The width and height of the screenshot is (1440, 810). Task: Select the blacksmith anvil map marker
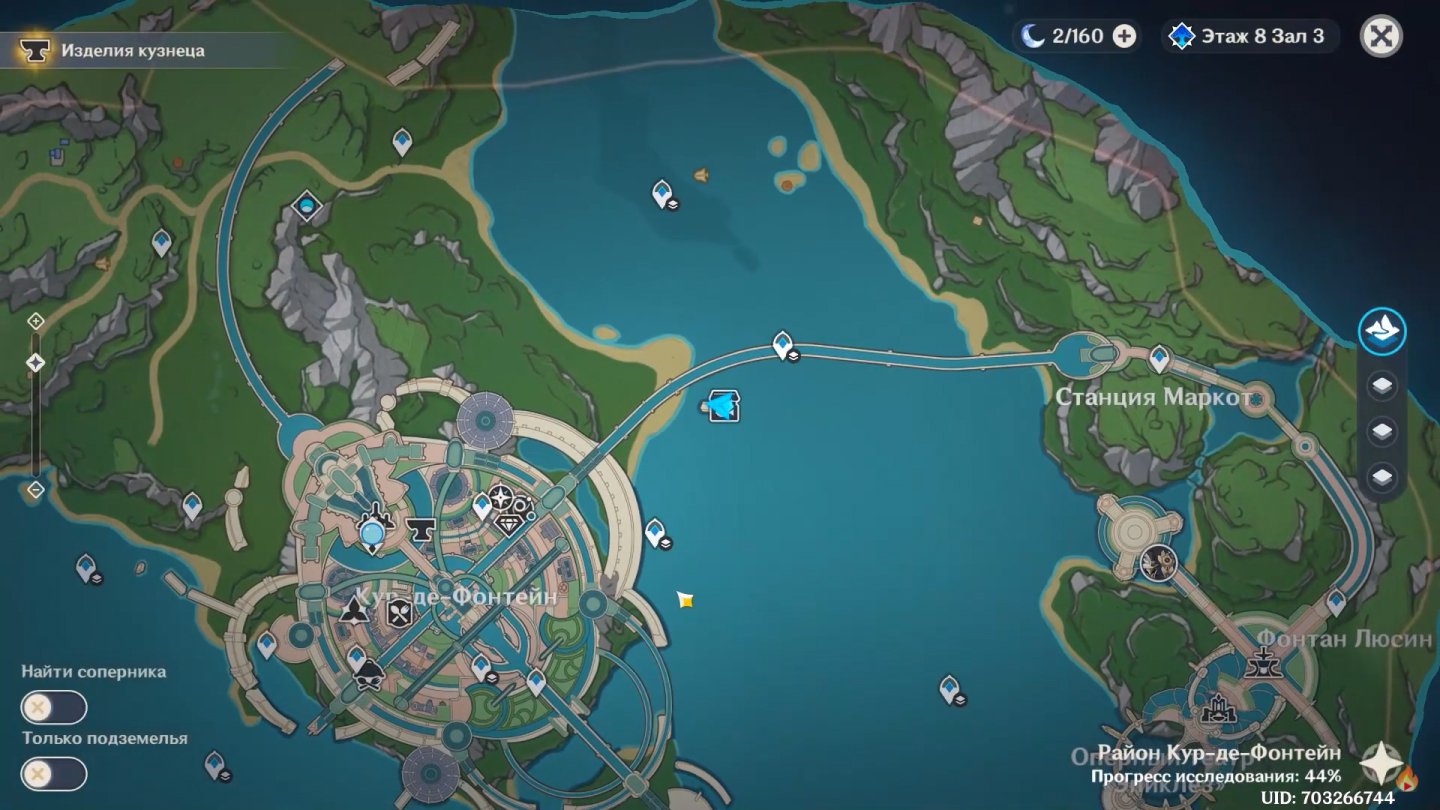[420, 529]
